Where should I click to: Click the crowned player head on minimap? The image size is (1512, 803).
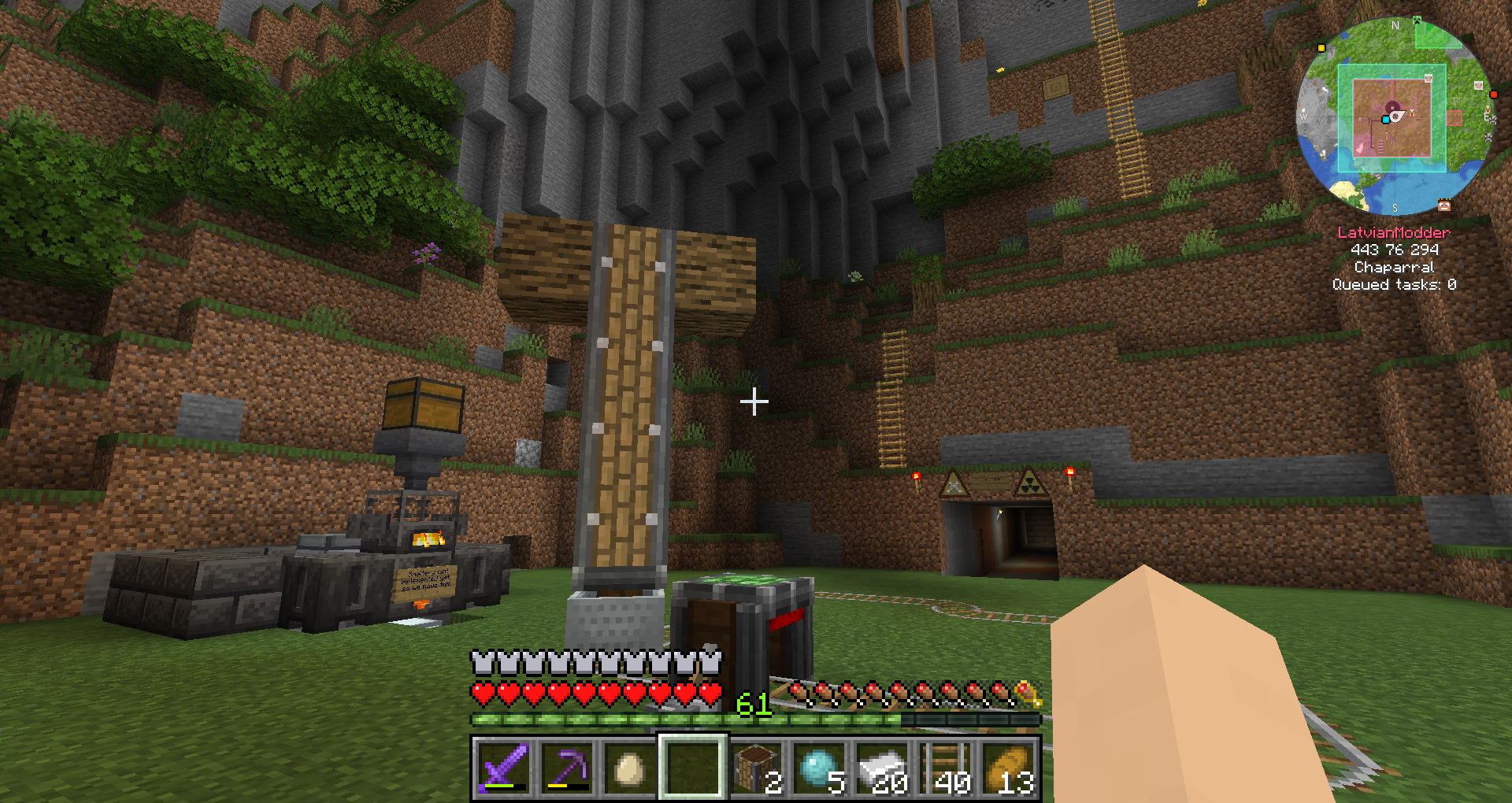tap(1444, 205)
